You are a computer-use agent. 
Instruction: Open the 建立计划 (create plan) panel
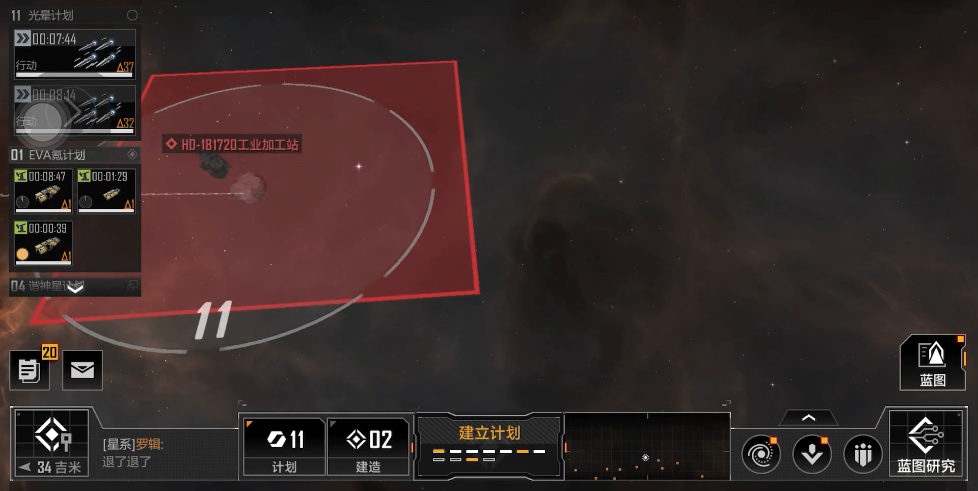[x=489, y=444]
